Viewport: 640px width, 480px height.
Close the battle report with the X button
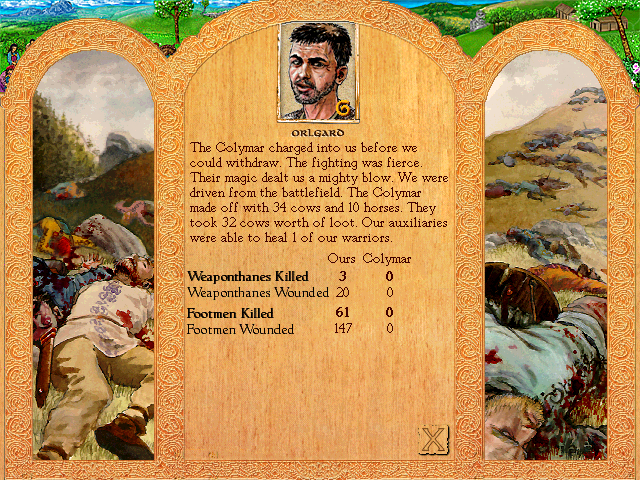coord(432,440)
